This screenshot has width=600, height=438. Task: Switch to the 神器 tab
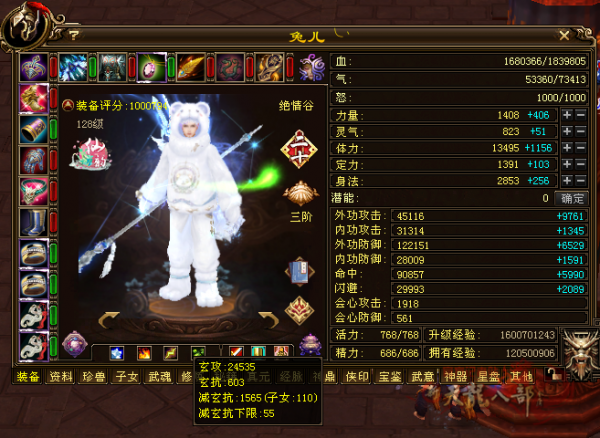point(455,377)
